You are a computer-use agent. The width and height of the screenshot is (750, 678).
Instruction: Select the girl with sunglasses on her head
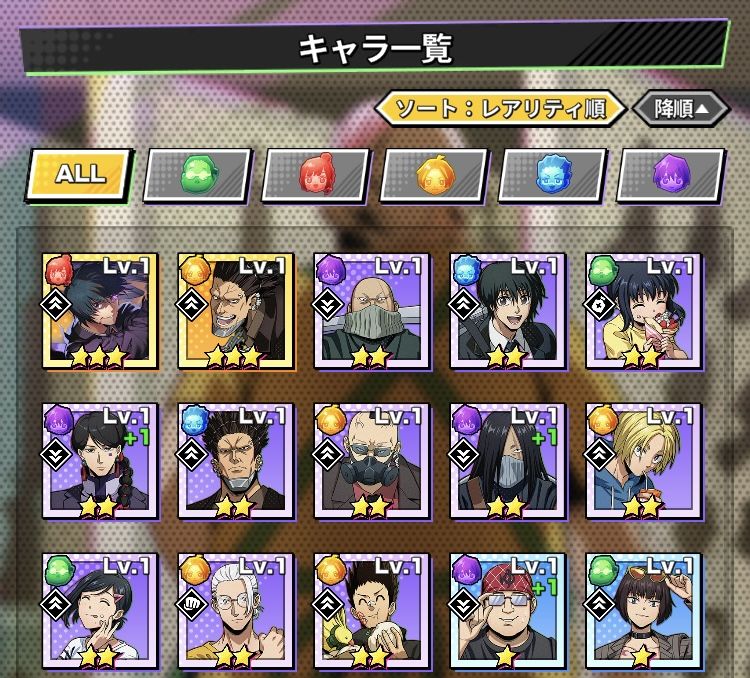(x=642, y=611)
